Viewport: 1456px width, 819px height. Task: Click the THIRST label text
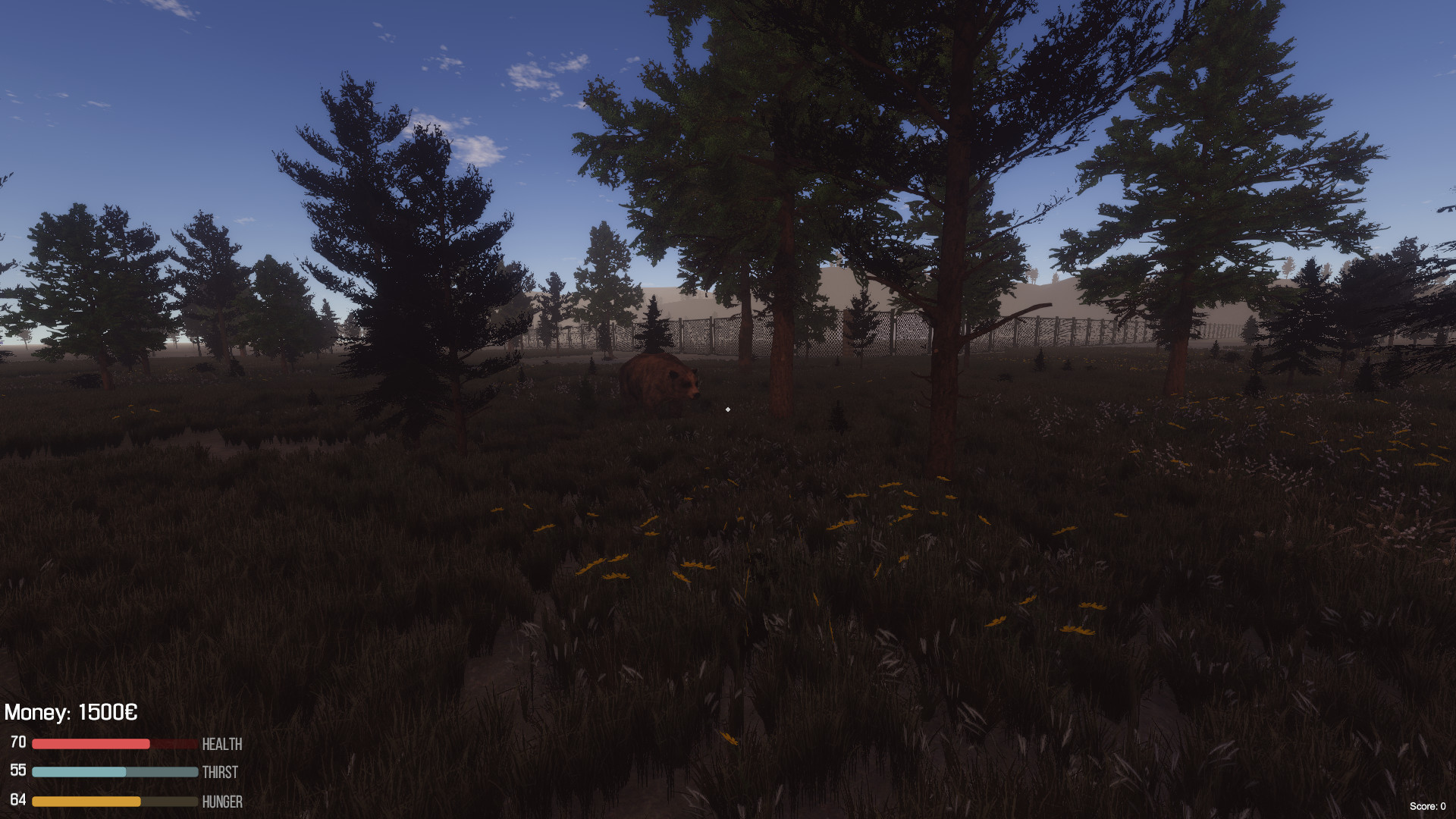coord(219,773)
